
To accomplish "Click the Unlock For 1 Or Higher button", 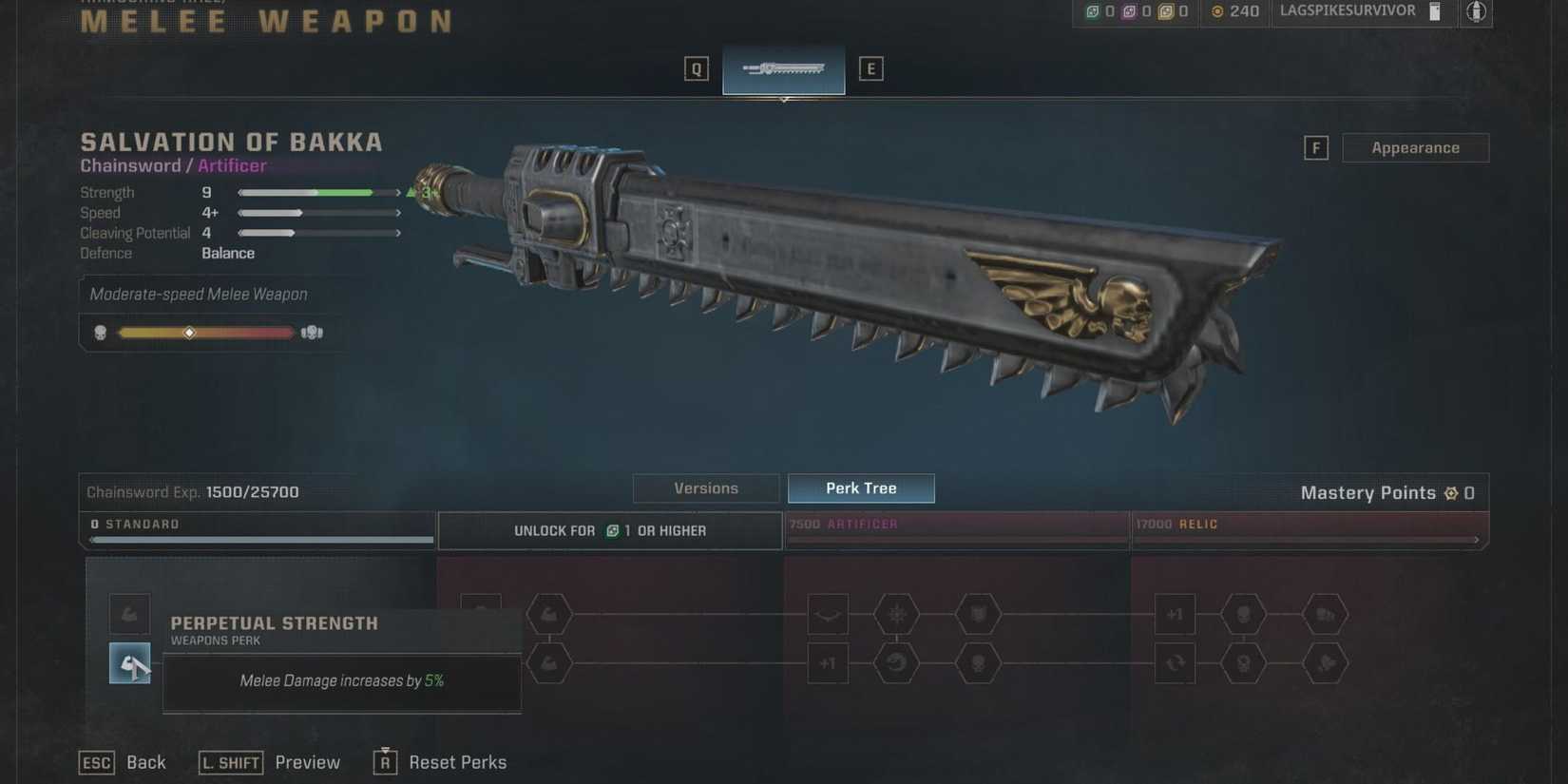I will 609,530.
